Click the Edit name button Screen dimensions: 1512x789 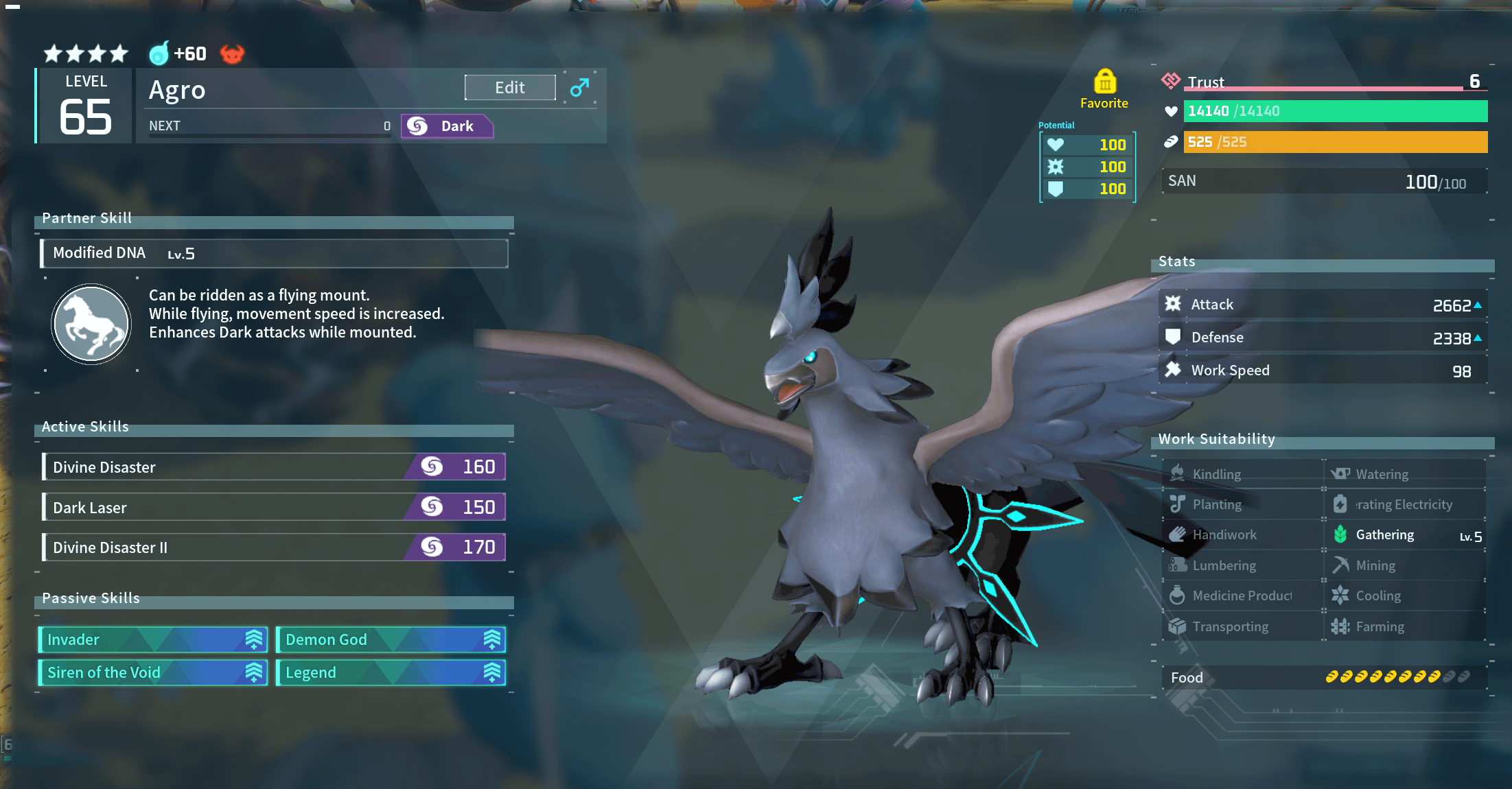pos(510,88)
